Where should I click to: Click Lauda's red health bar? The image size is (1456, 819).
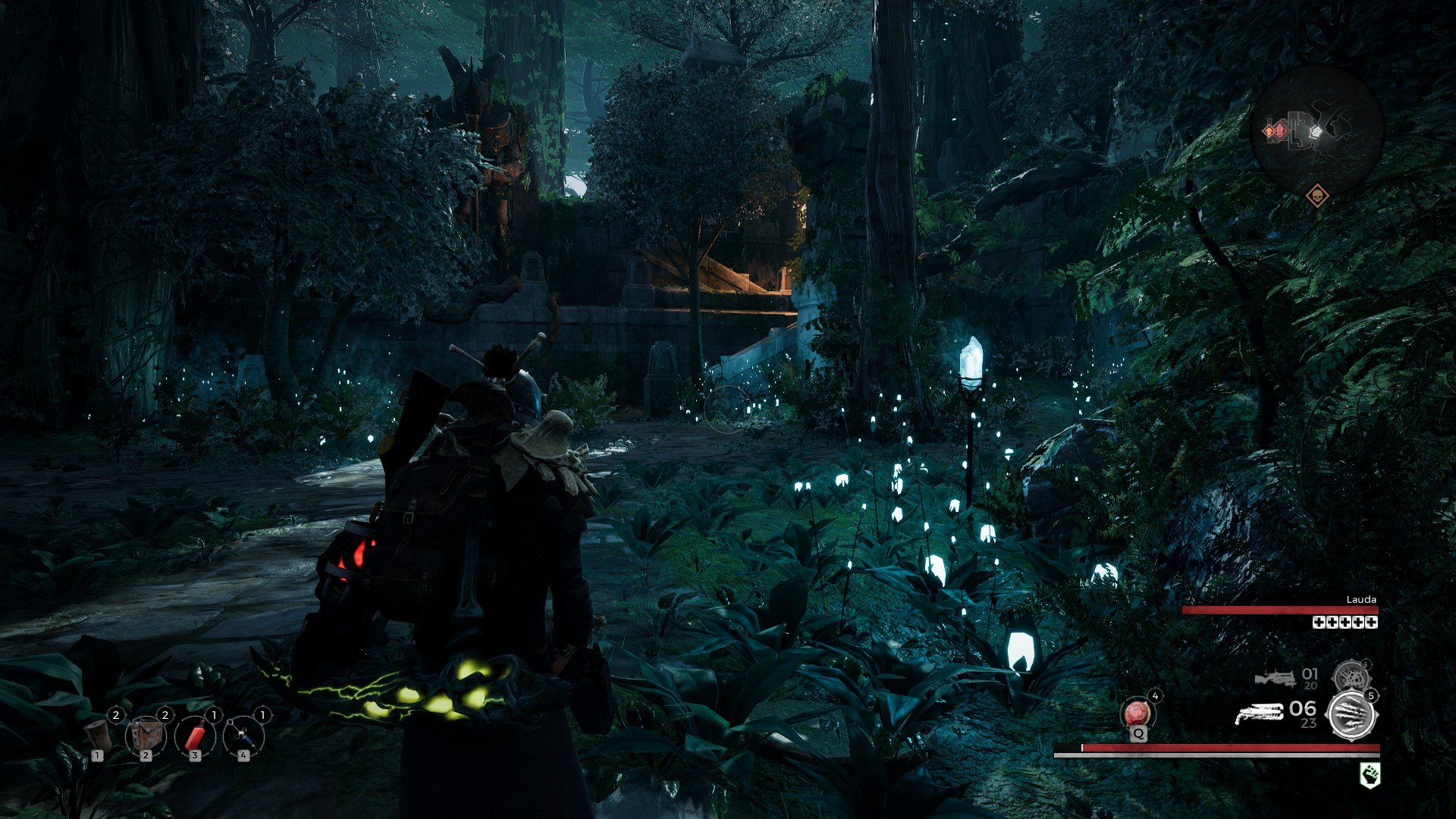pos(1281,610)
